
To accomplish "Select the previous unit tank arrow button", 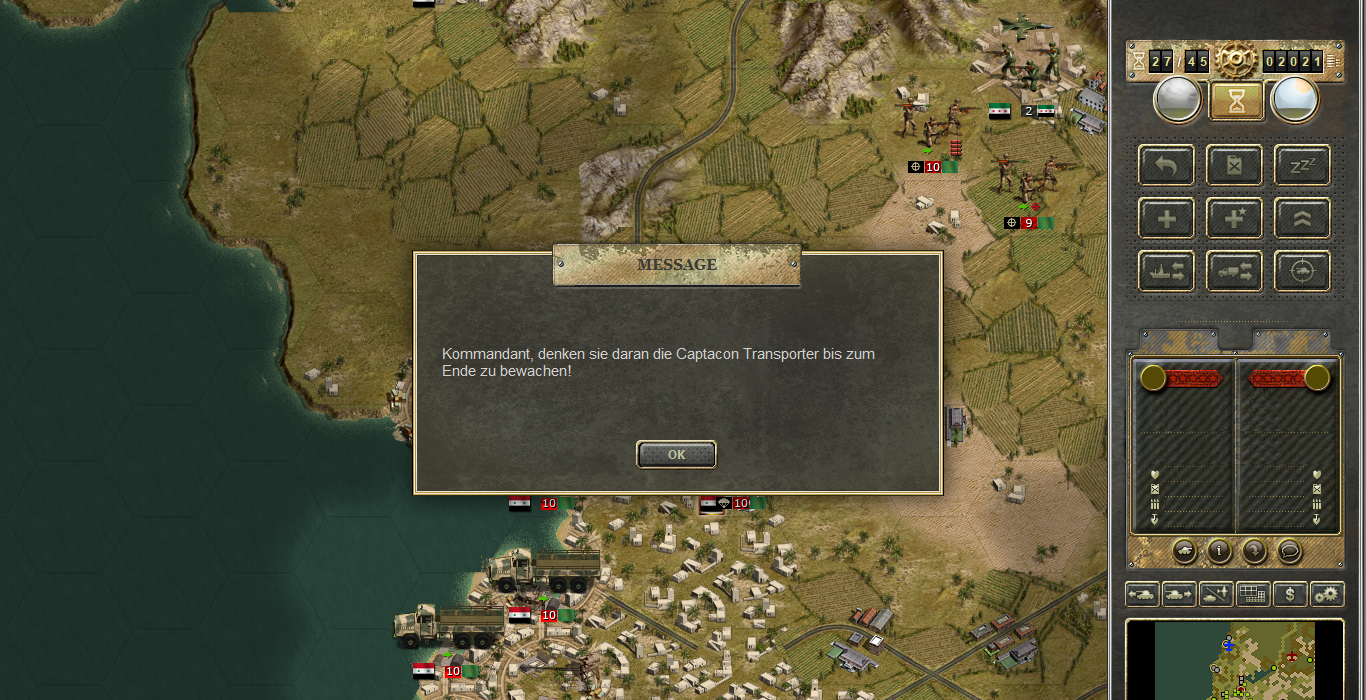I will (1141, 594).
